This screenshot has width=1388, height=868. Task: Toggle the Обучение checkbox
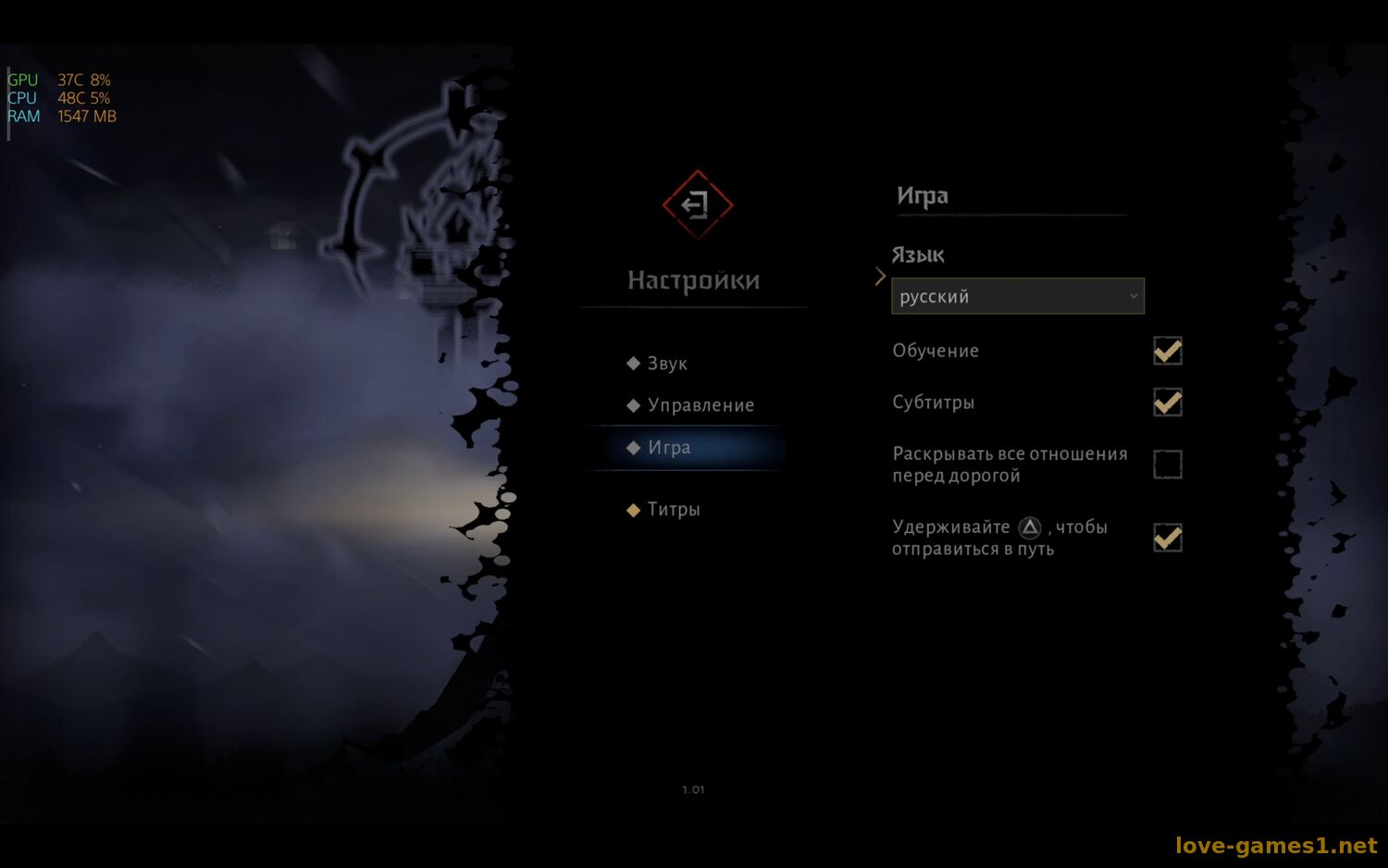click(1167, 351)
